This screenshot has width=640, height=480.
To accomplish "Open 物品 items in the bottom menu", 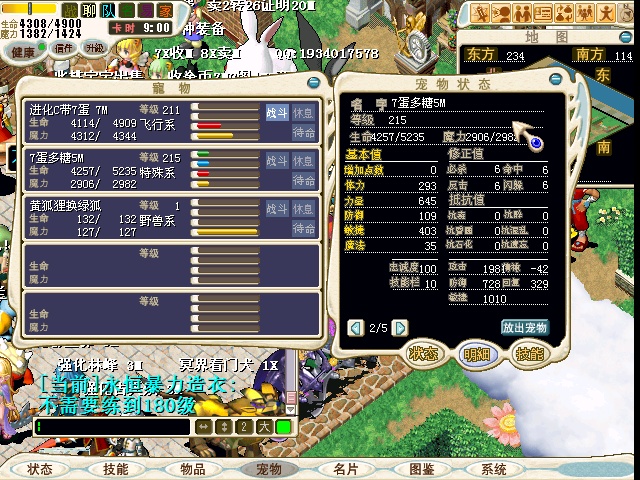I will 193,469.
